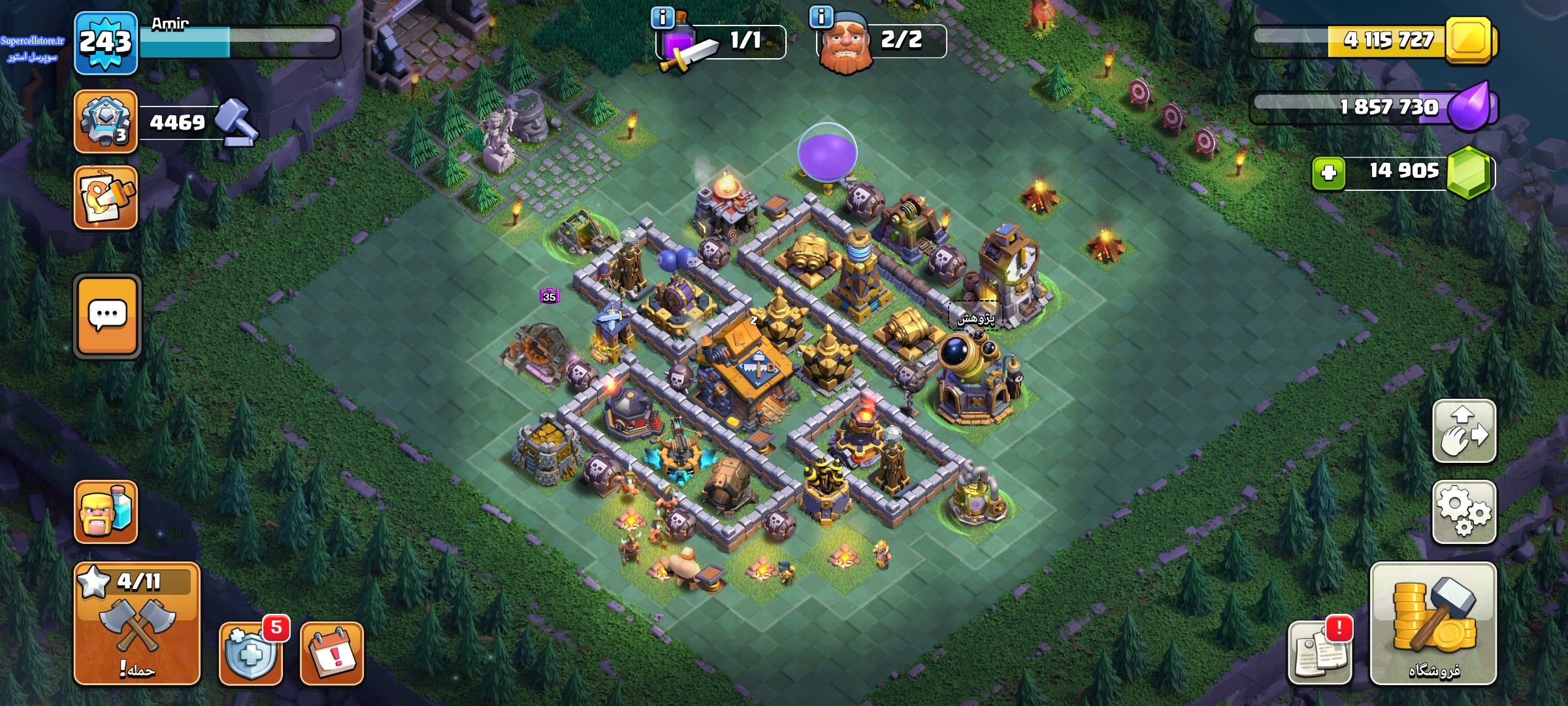
Task: Open the news papers with alert badge
Action: pyautogui.click(x=1319, y=653)
